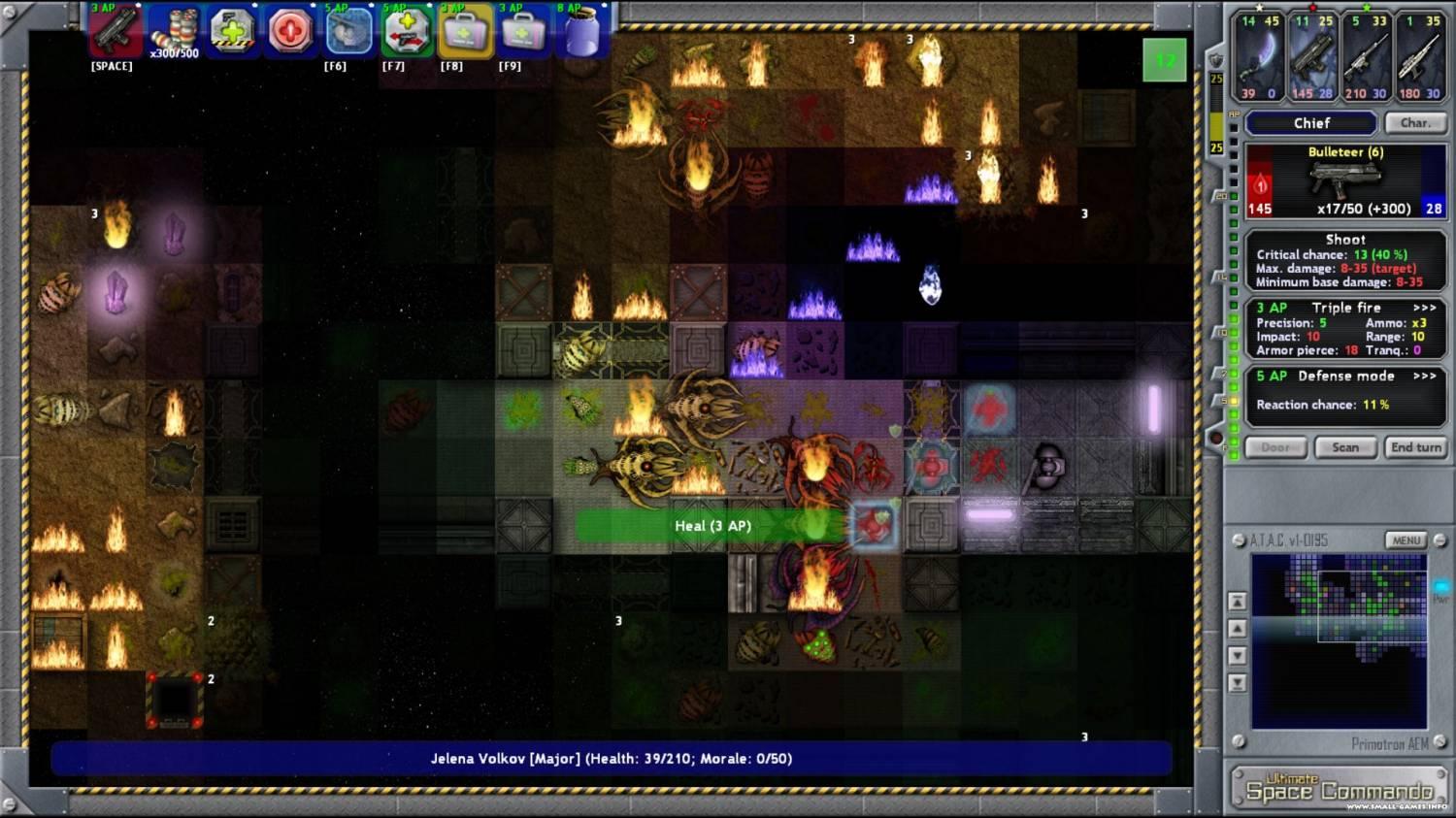Select the F7 weapon swap heal icon

407,32
